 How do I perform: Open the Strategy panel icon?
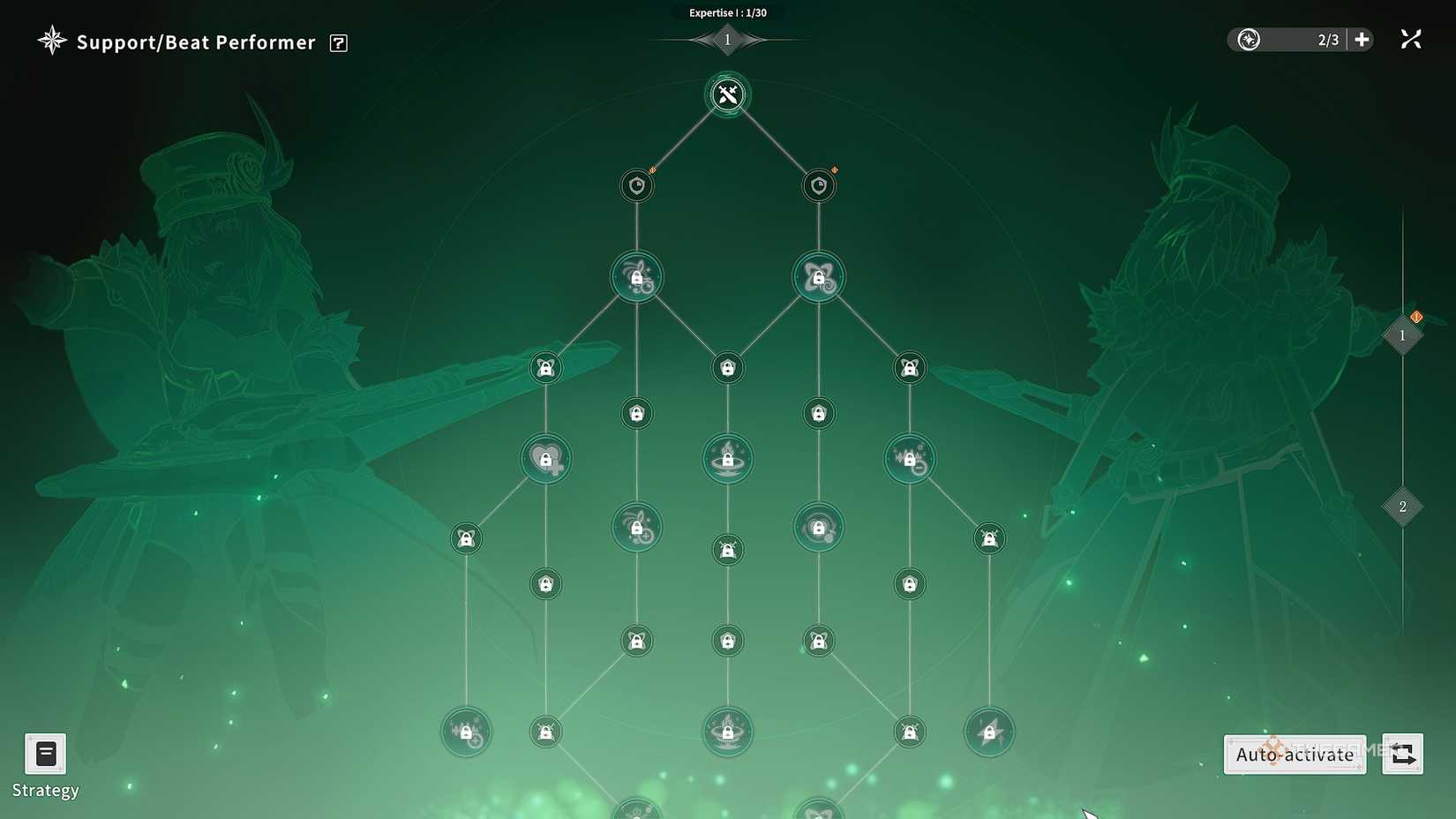click(45, 755)
